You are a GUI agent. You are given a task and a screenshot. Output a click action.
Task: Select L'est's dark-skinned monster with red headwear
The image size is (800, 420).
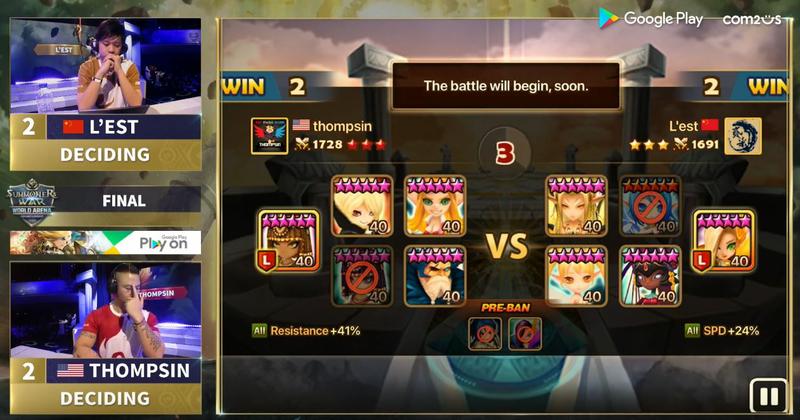(x=650, y=275)
